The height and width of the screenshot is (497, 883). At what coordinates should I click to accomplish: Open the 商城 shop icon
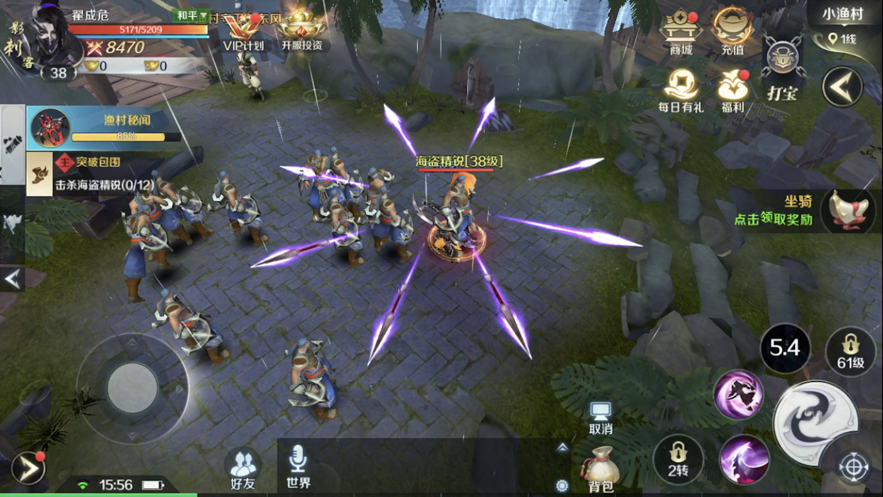[x=681, y=30]
